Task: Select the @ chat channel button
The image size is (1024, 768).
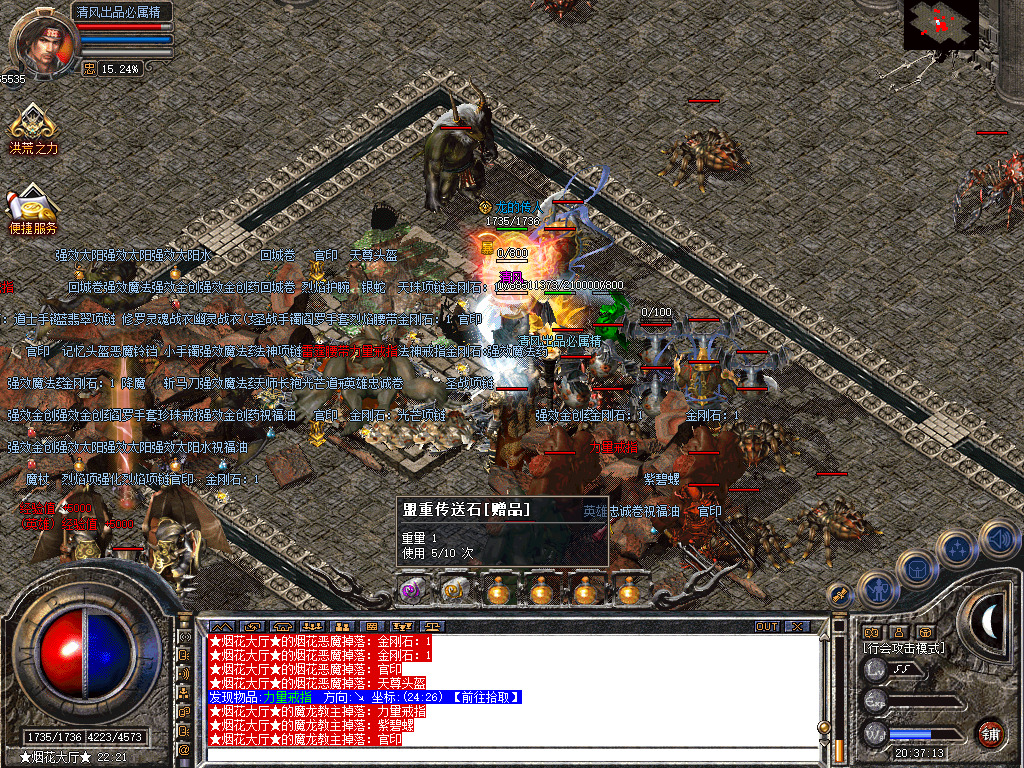Action: tap(185, 748)
